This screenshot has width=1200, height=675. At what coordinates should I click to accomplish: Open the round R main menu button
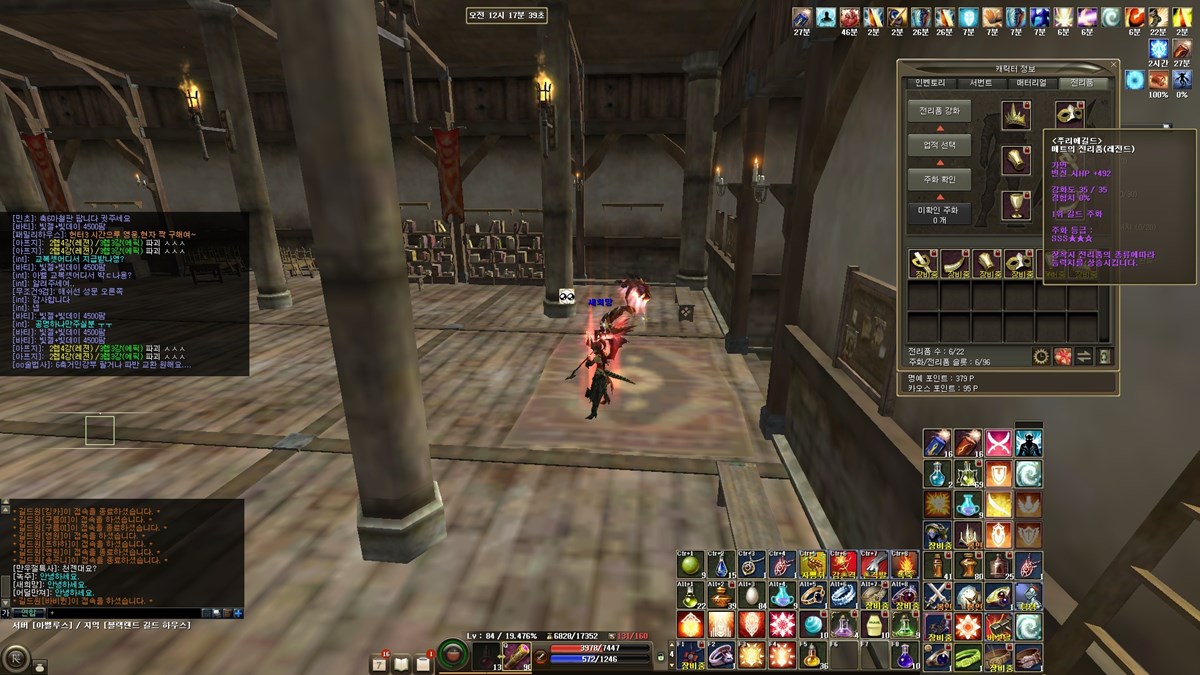click(15, 658)
